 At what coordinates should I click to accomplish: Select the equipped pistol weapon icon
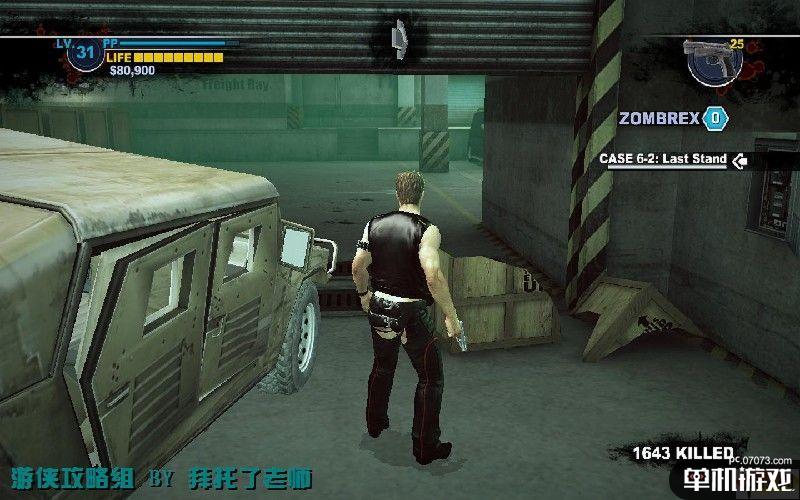714,59
